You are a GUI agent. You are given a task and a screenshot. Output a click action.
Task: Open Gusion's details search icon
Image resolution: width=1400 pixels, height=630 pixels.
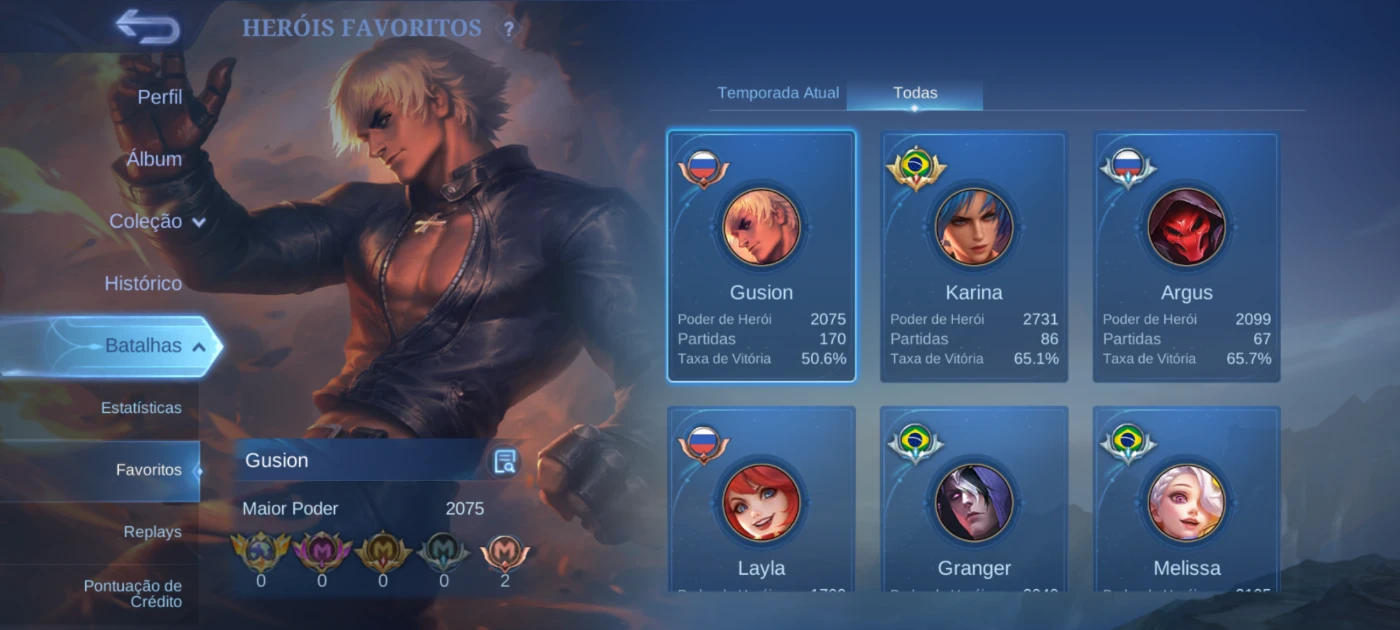coord(505,461)
